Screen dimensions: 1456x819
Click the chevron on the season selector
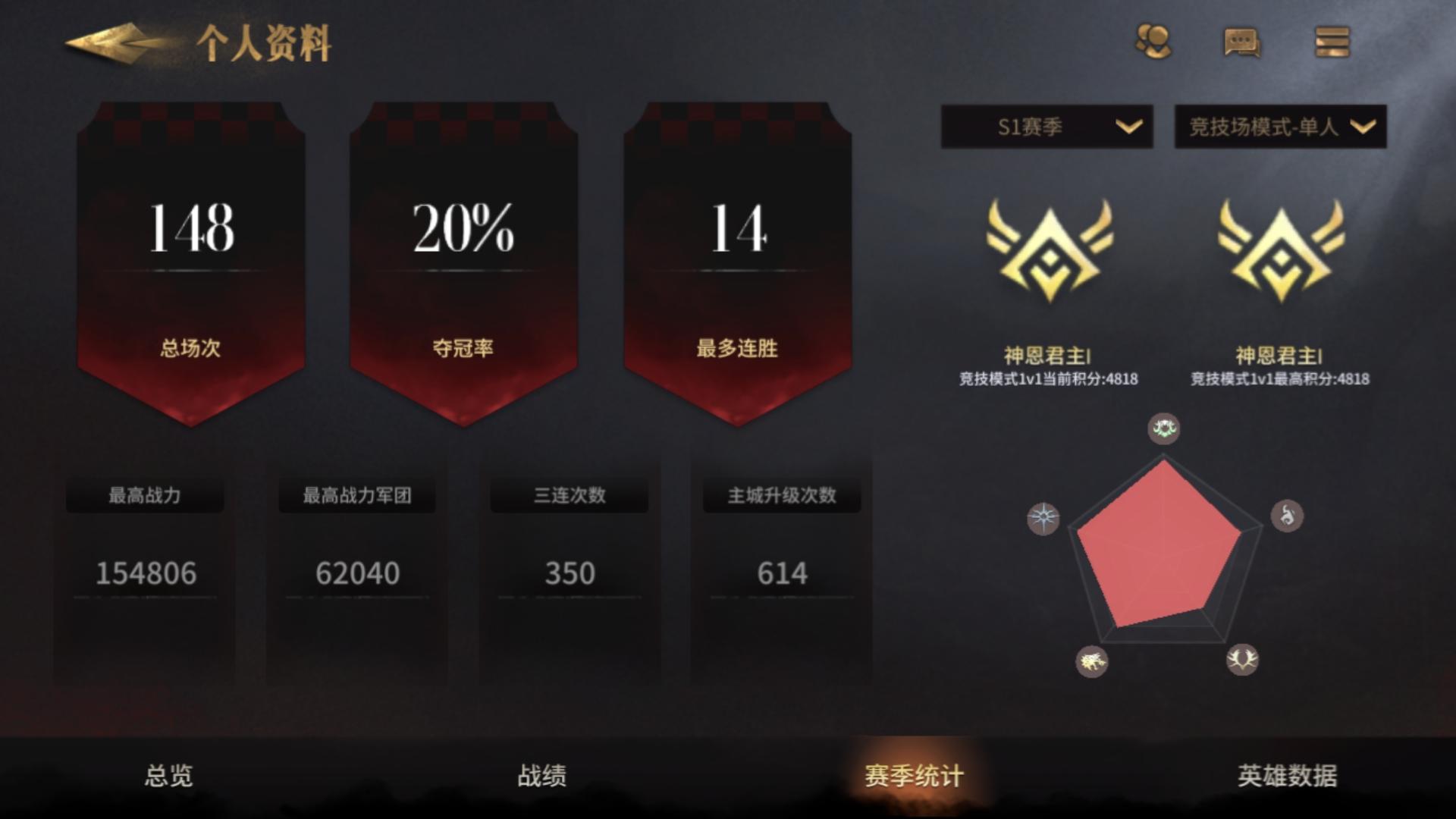pos(1128,127)
